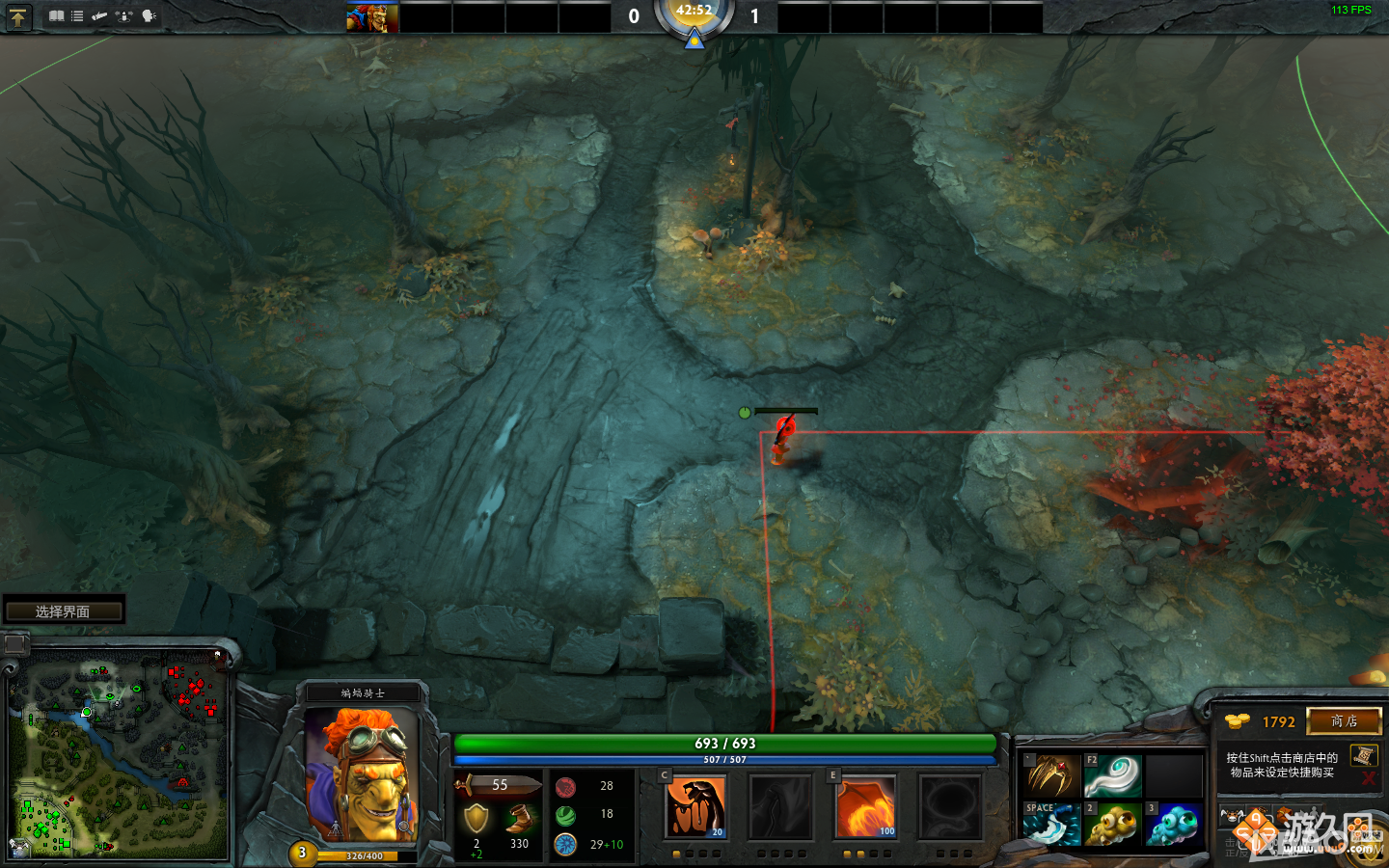Open the spellbook icon in the top toolbar
Image resolution: width=1389 pixels, height=868 pixels.
(x=57, y=15)
